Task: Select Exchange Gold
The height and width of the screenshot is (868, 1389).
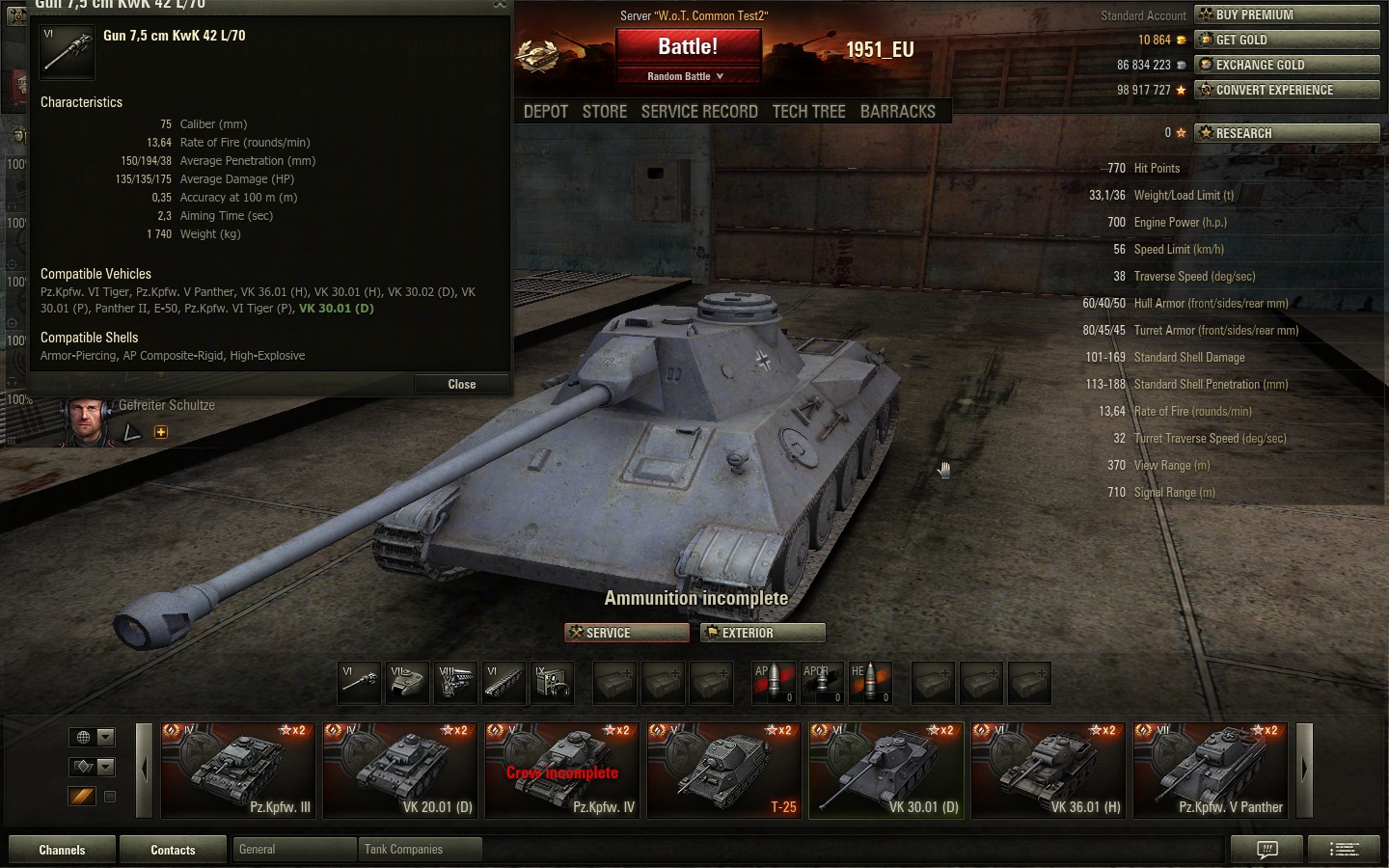Action: [1287, 65]
